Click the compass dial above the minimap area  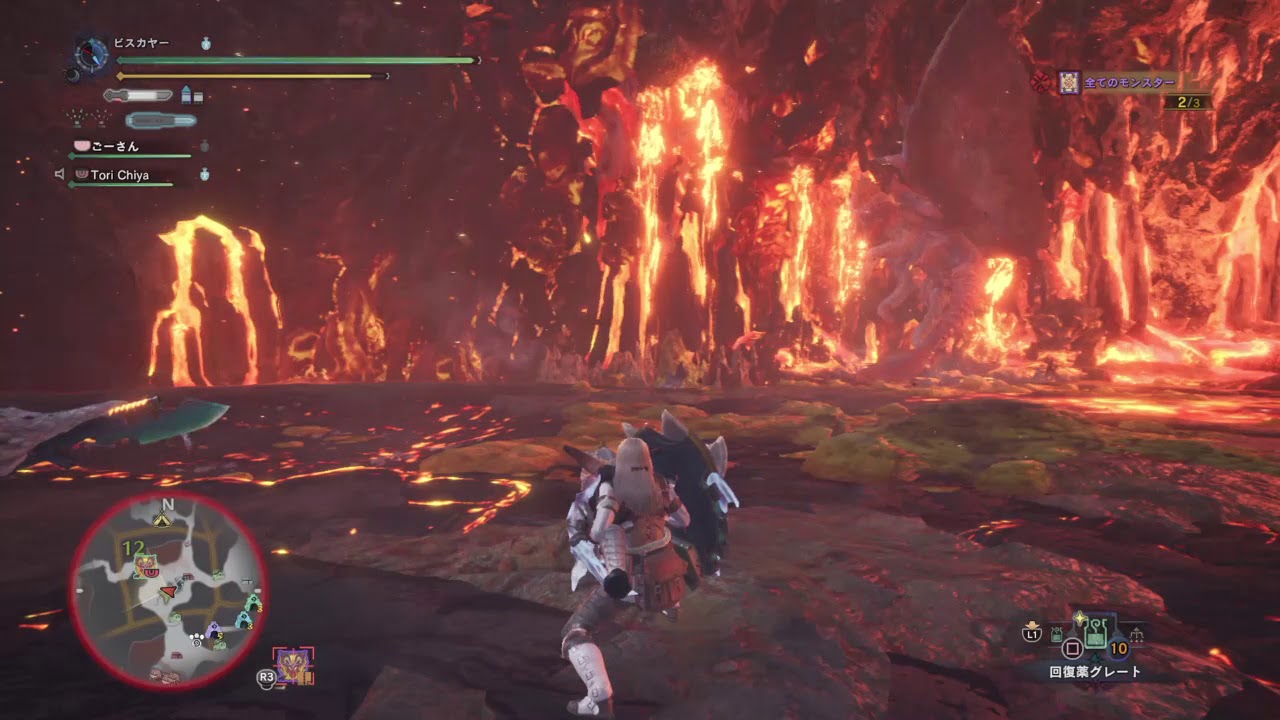pos(91,54)
